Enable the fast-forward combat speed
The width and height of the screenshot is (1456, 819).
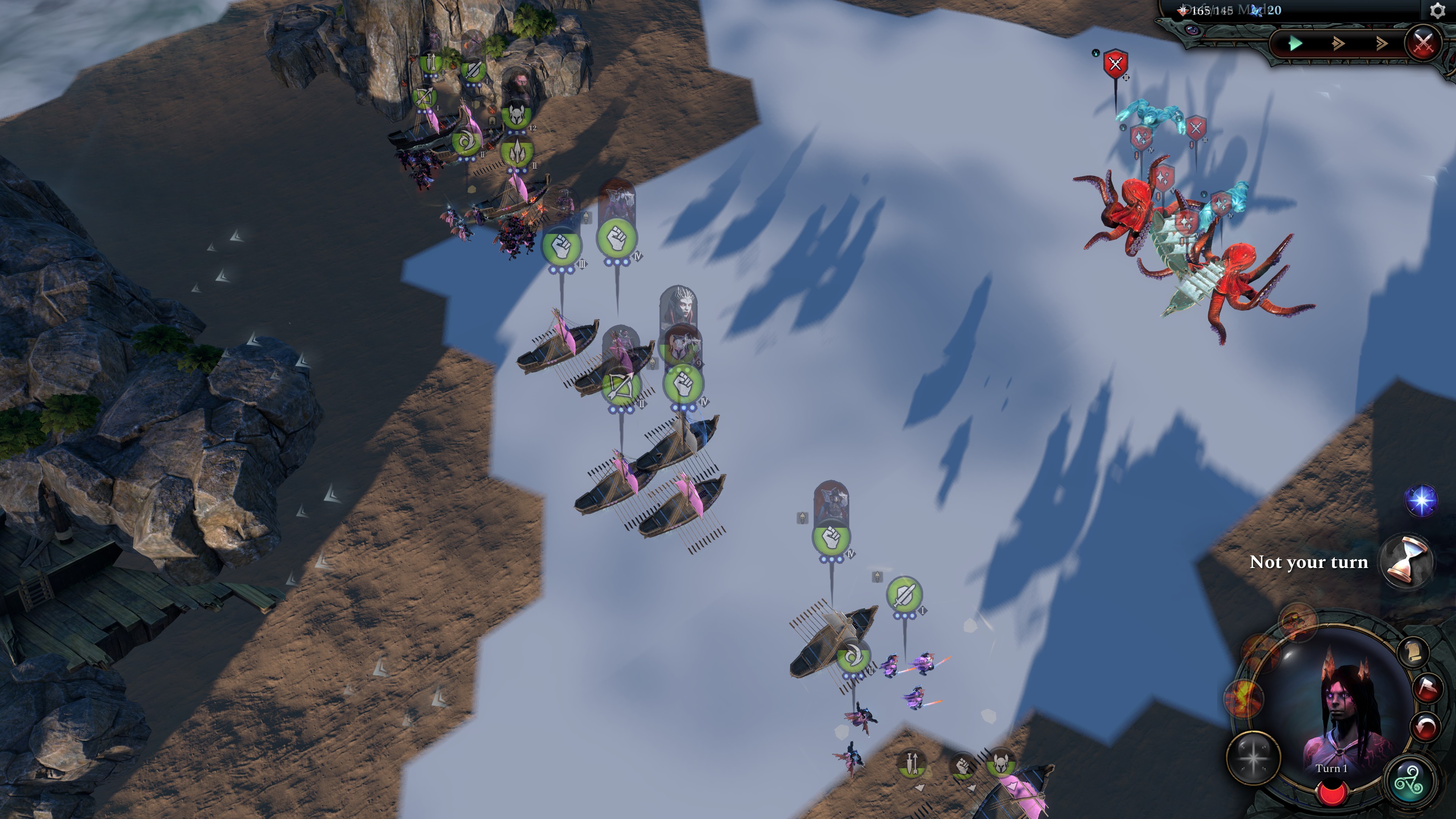tap(1338, 43)
